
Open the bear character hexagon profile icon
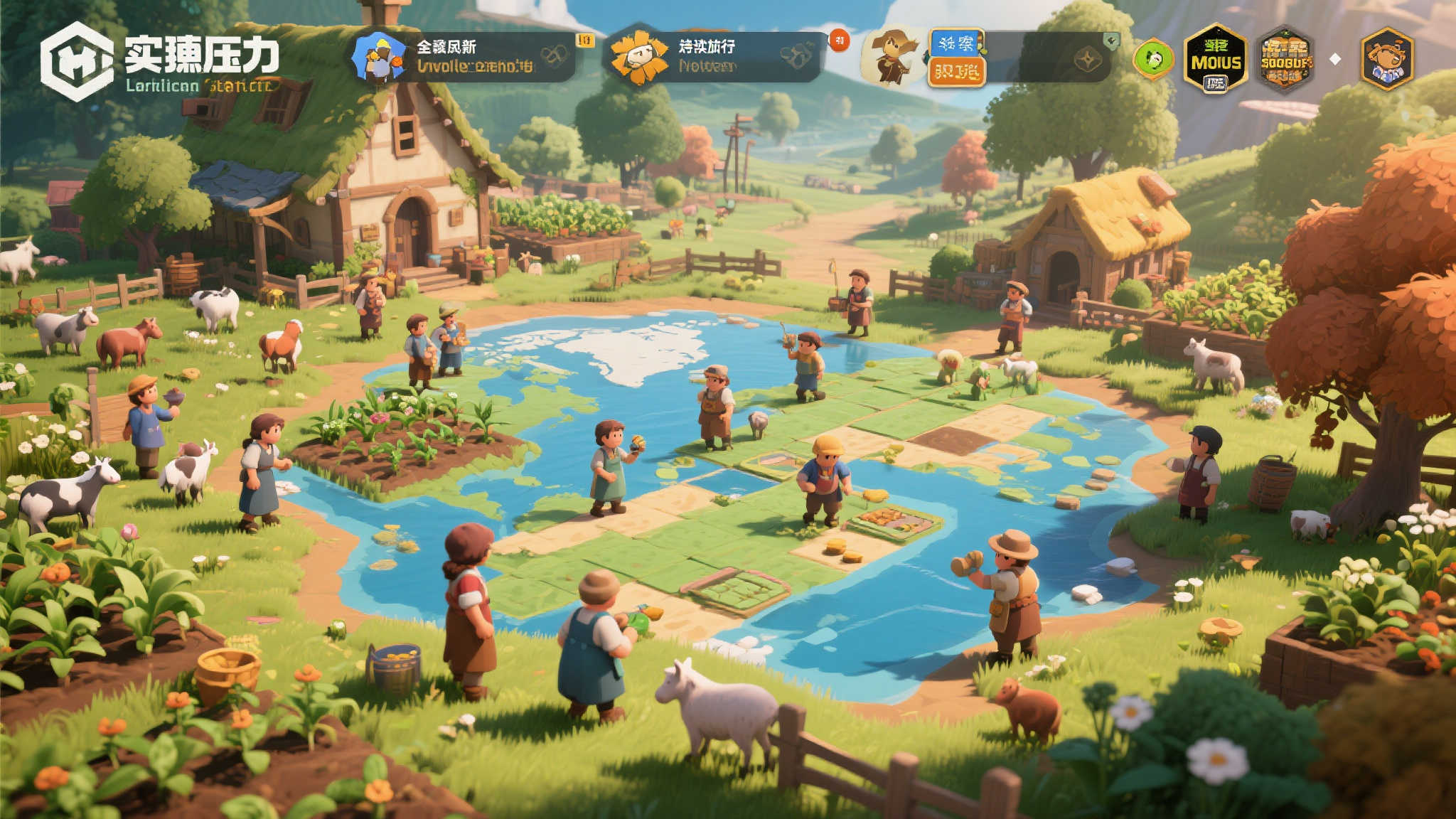(x=1386, y=59)
